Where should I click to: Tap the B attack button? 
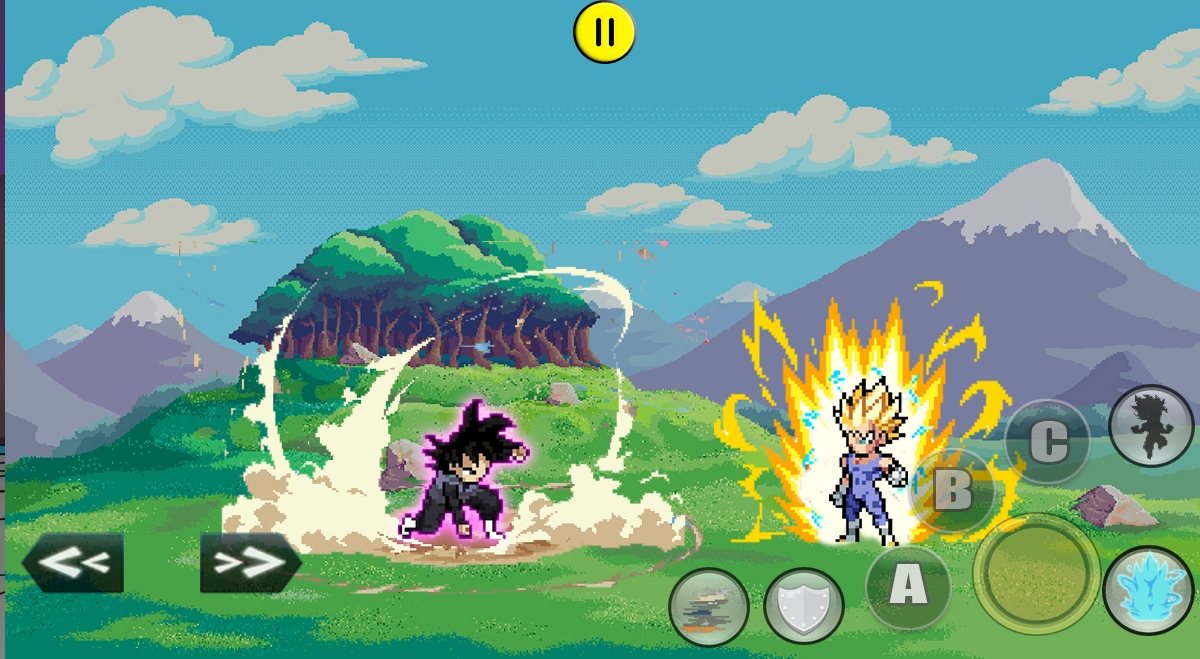953,490
